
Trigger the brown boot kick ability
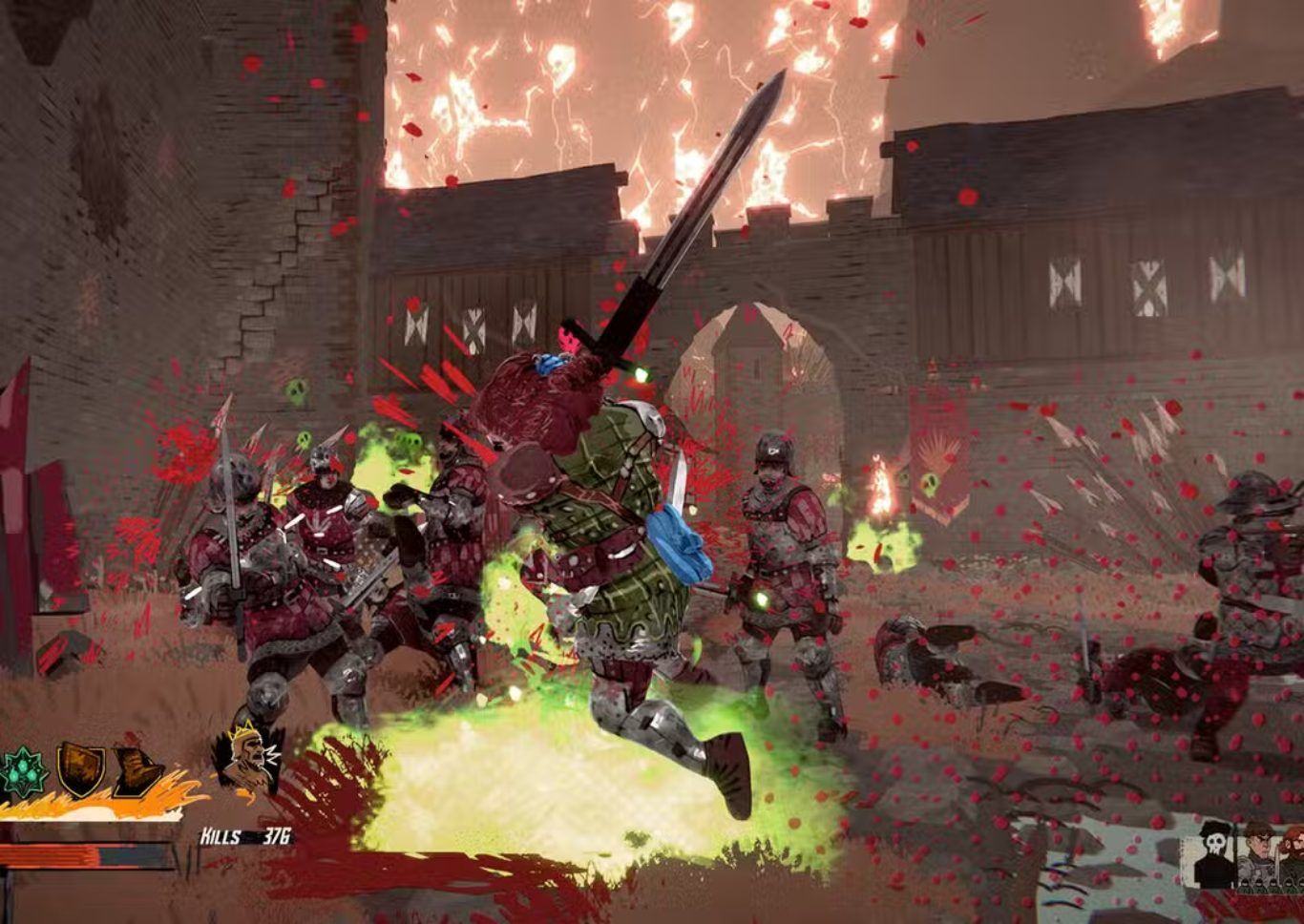137,771
